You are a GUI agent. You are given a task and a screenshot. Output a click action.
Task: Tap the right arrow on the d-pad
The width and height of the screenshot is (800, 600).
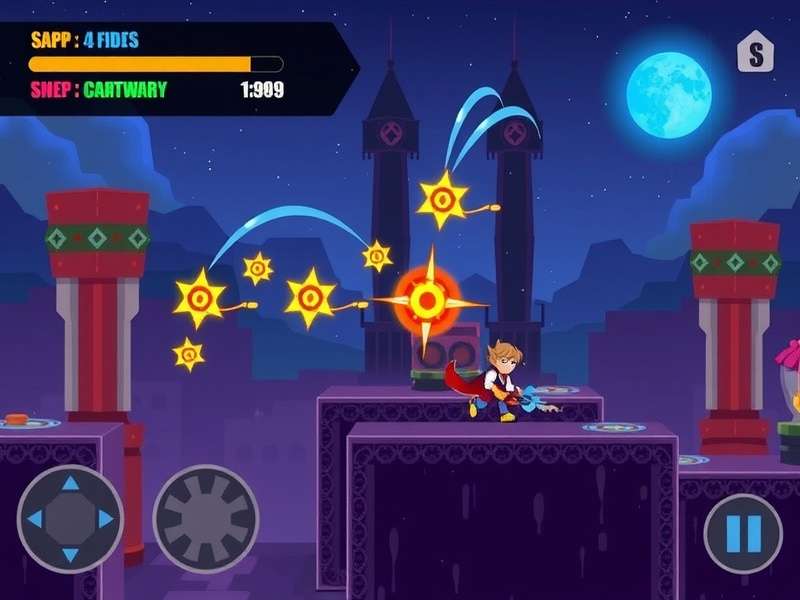105,519
